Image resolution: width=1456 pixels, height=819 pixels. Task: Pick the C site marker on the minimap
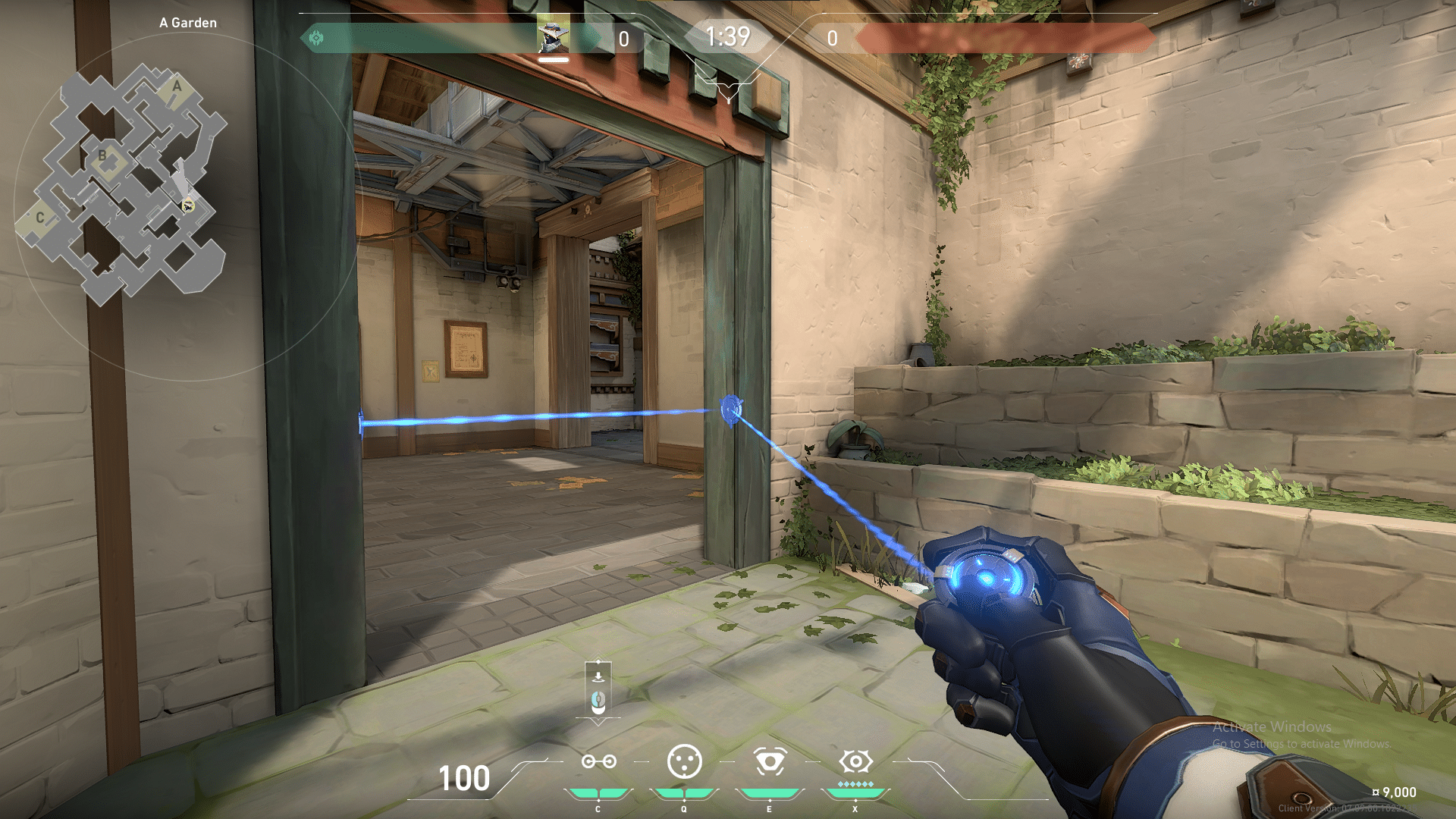click(x=40, y=218)
